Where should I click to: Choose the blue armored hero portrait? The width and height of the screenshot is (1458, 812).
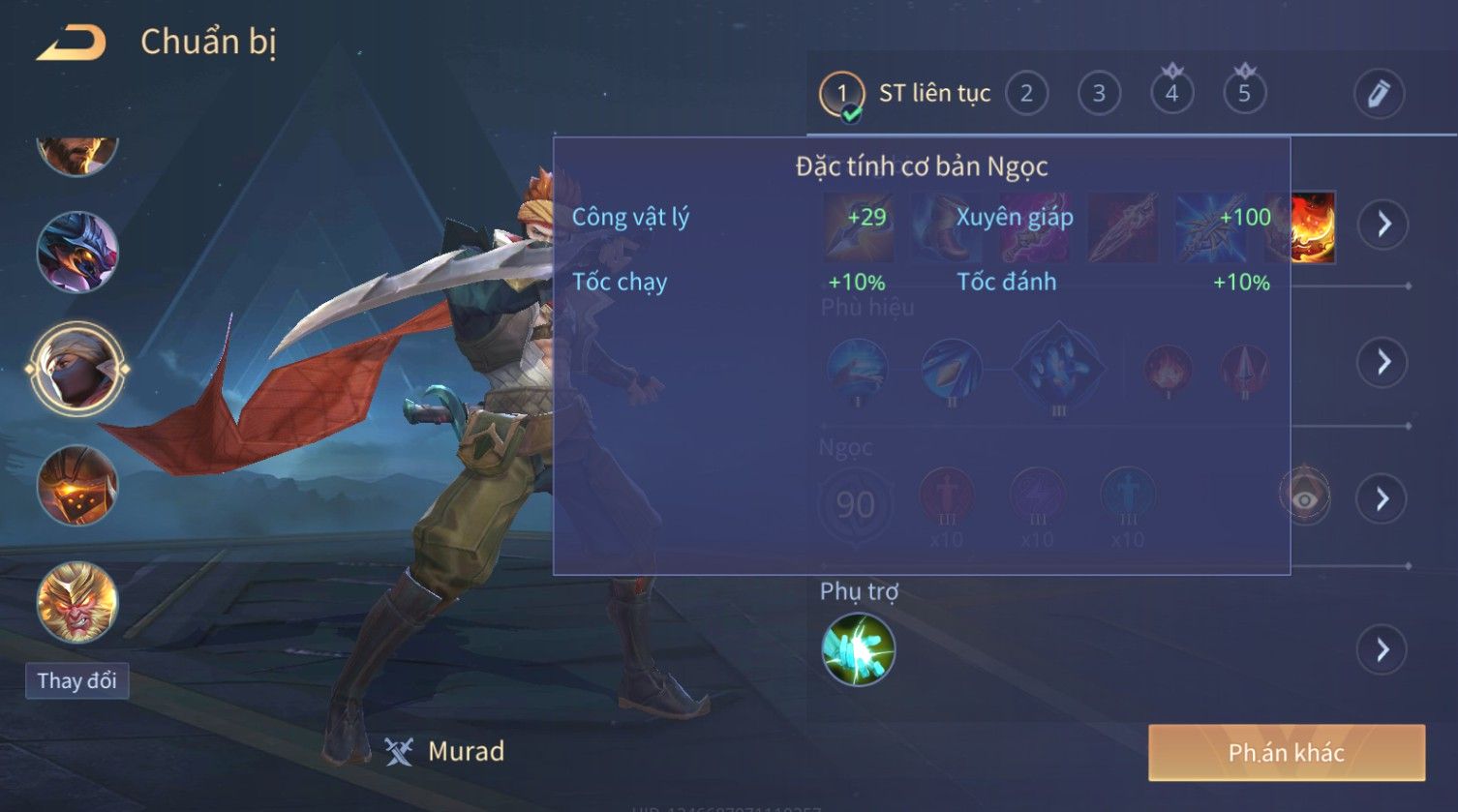pos(77,252)
